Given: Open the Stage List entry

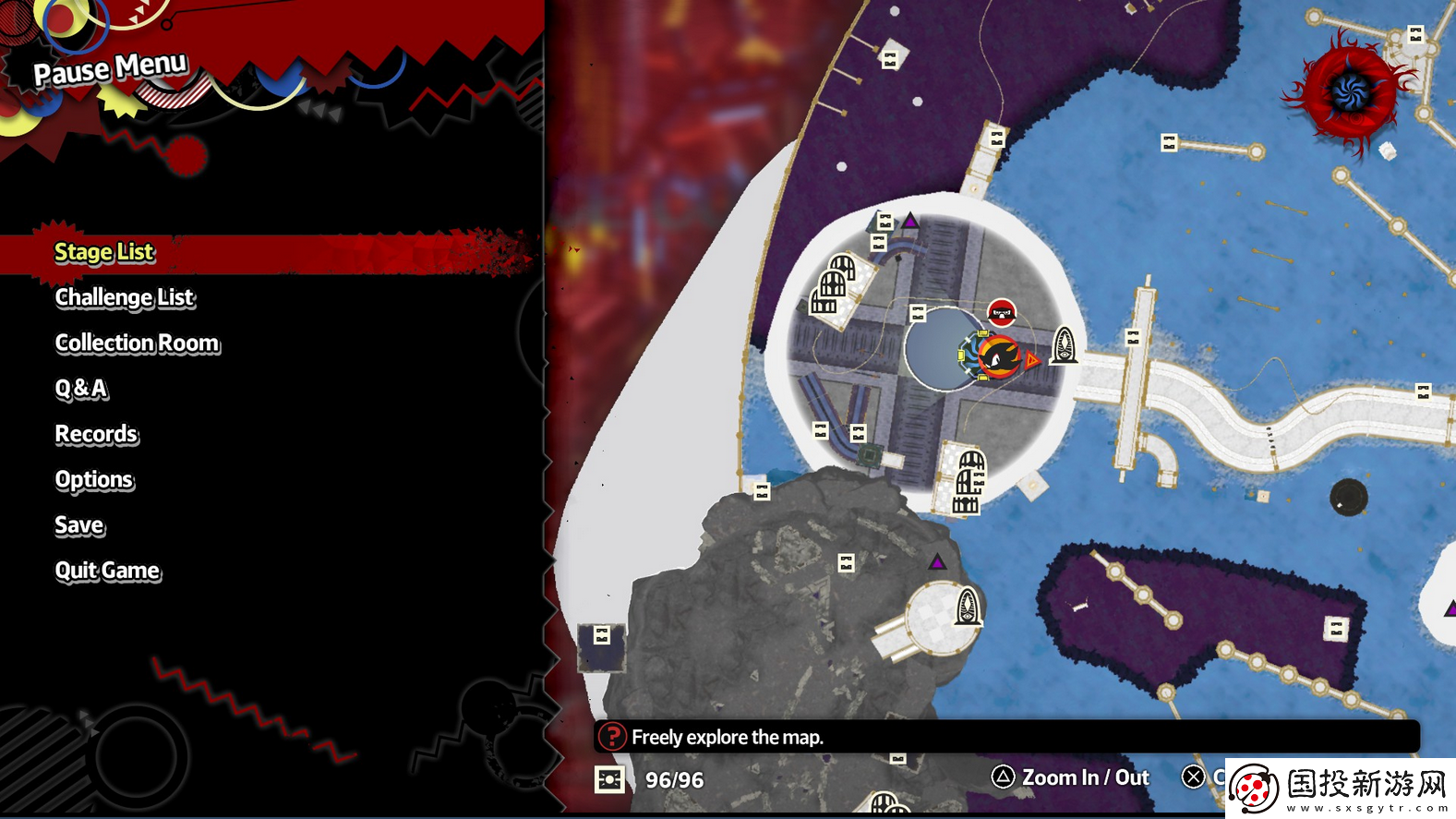Looking at the screenshot, I should (104, 252).
